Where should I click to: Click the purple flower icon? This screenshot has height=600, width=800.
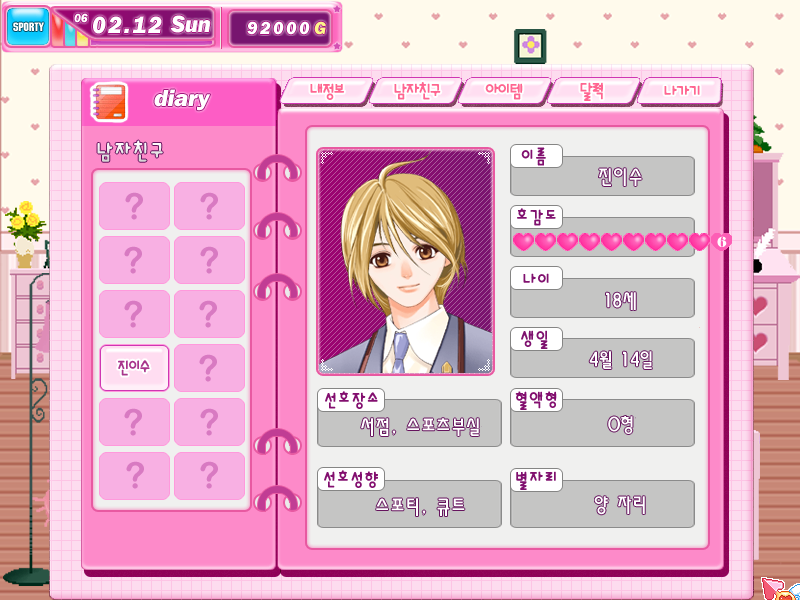pos(530,46)
